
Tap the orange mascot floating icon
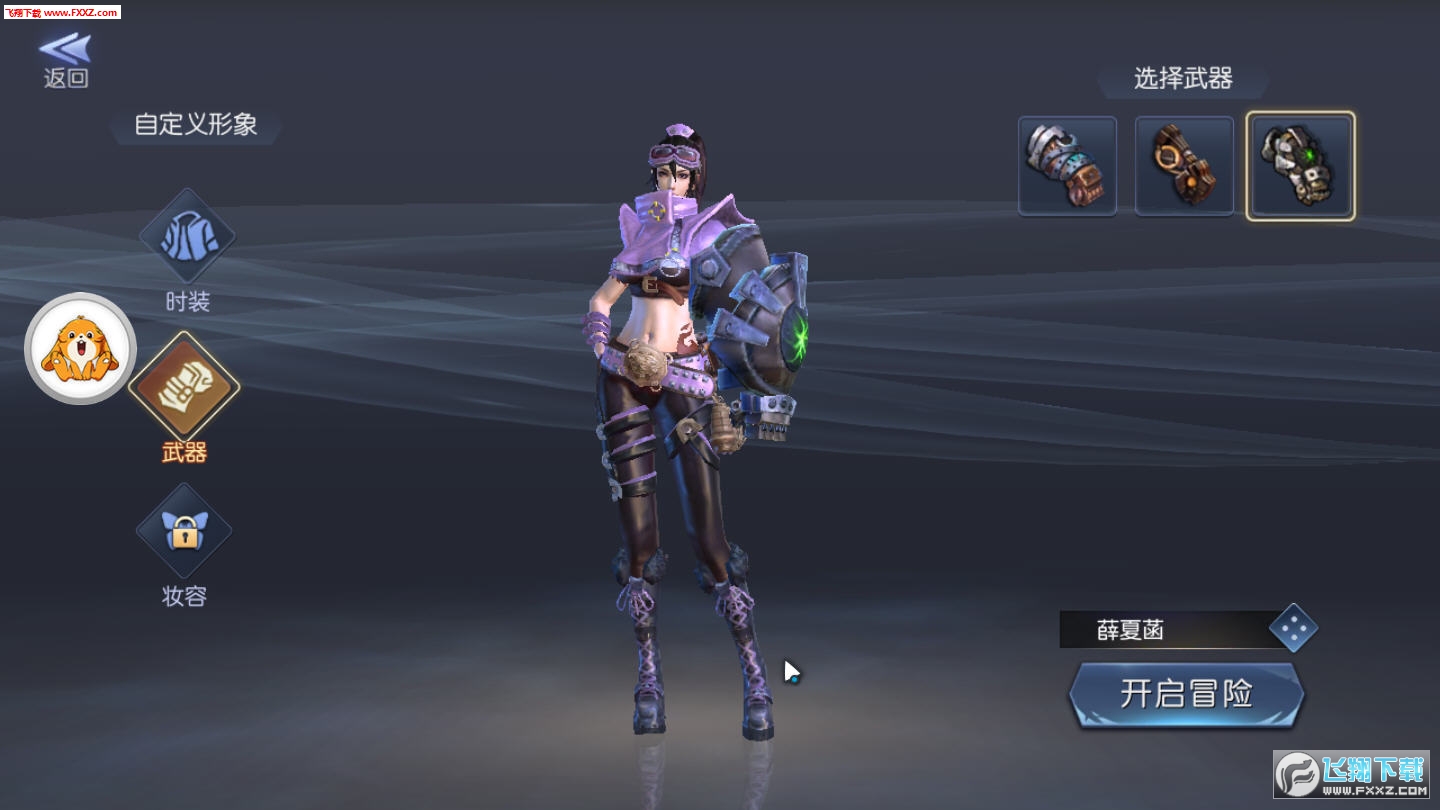(x=80, y=348)
